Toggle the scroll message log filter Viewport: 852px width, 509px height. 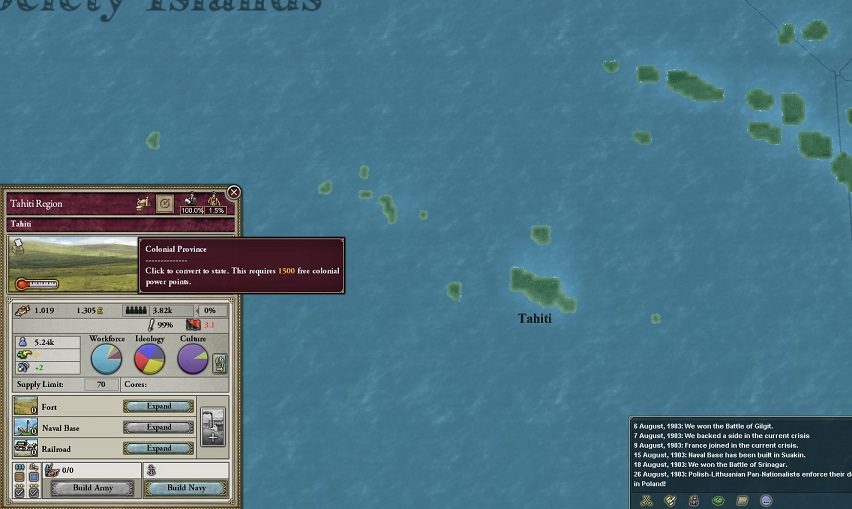741,499
